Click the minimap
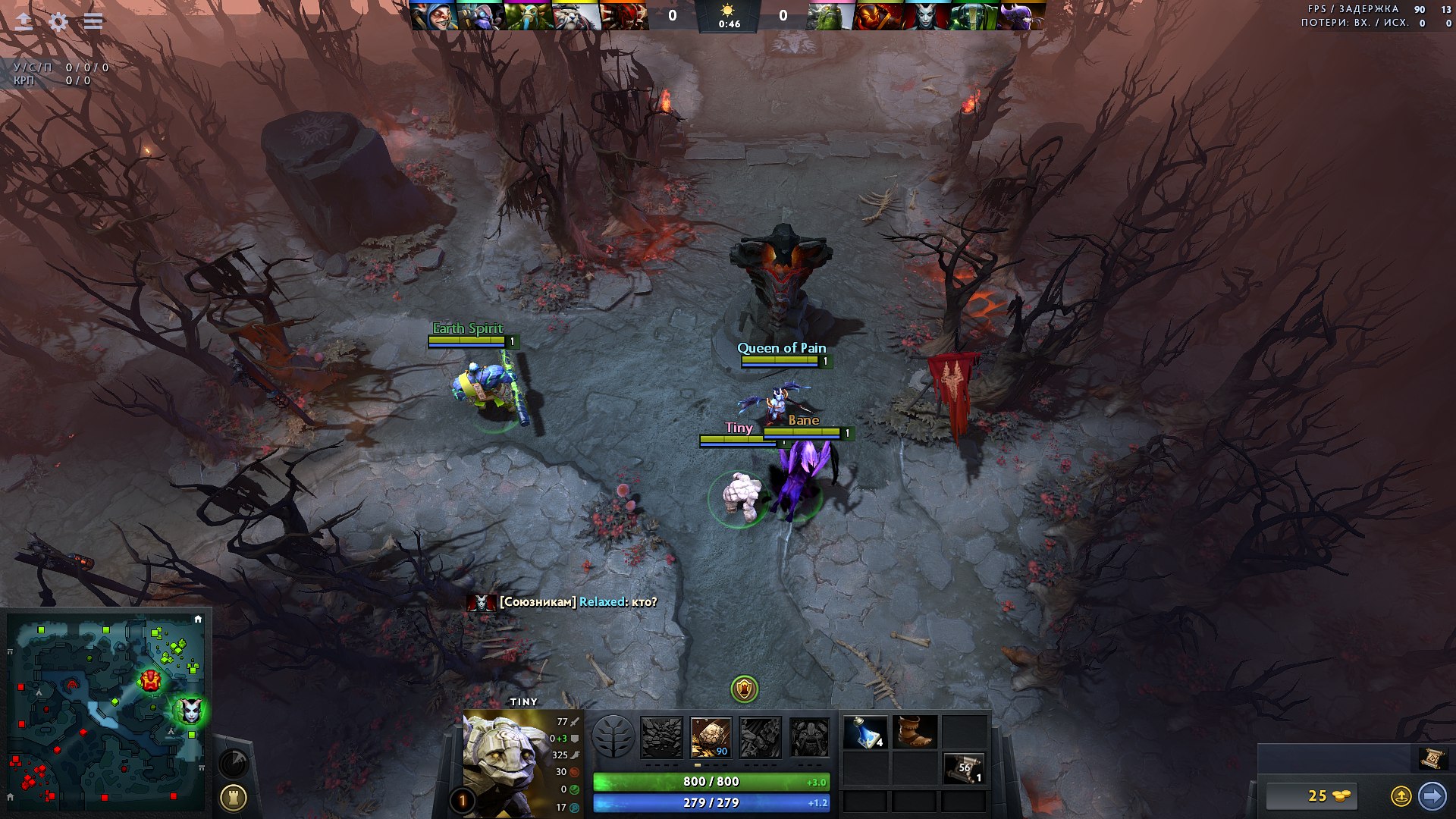 [x=106, y=711]
